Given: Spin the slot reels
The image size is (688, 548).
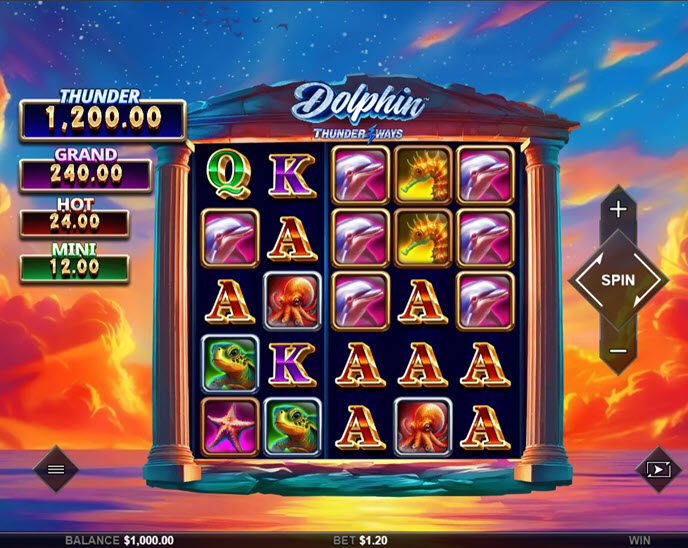Looking at the screenshot, I should click(618, 280).
